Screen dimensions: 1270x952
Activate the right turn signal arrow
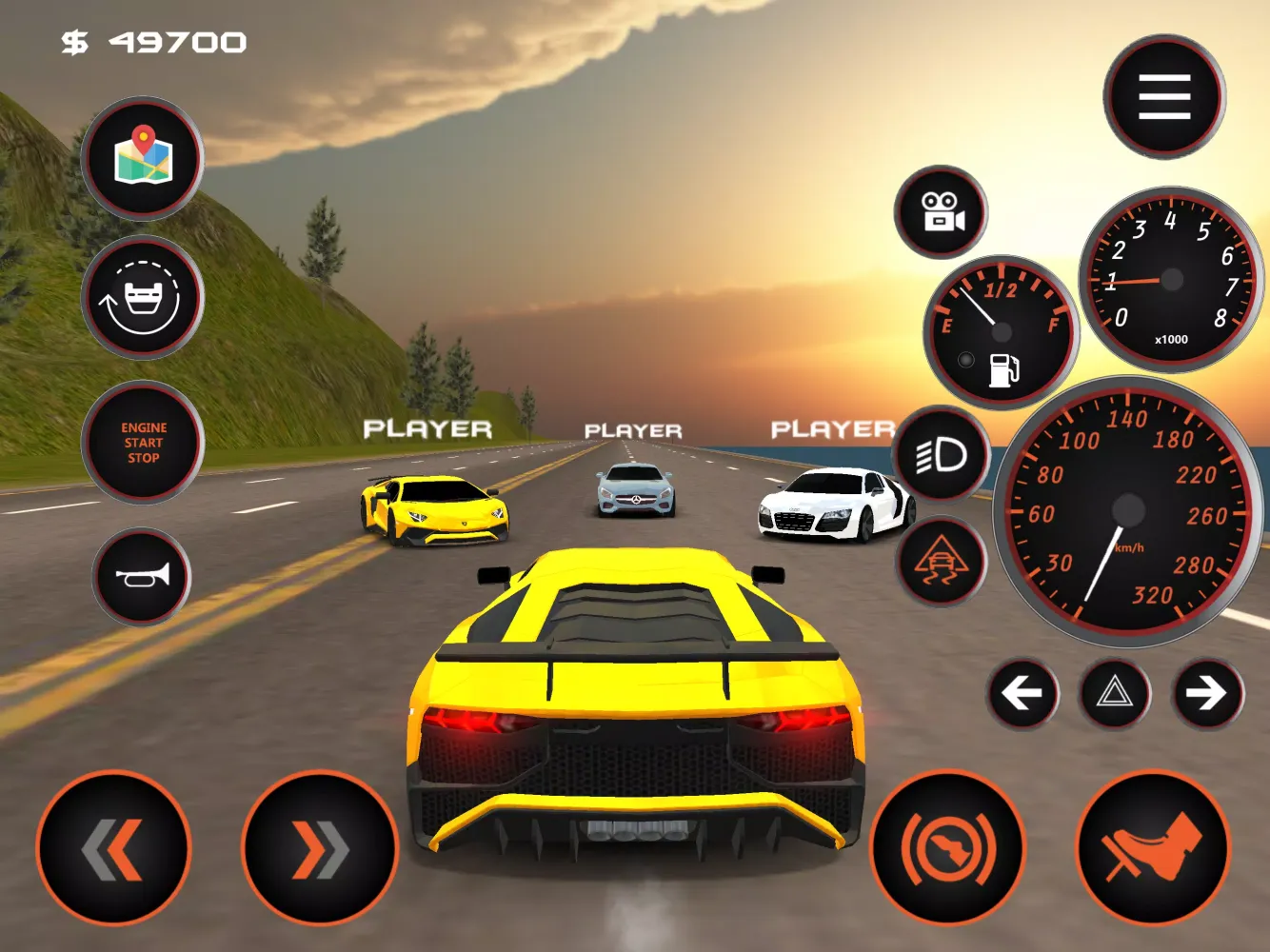[1207, 693]
